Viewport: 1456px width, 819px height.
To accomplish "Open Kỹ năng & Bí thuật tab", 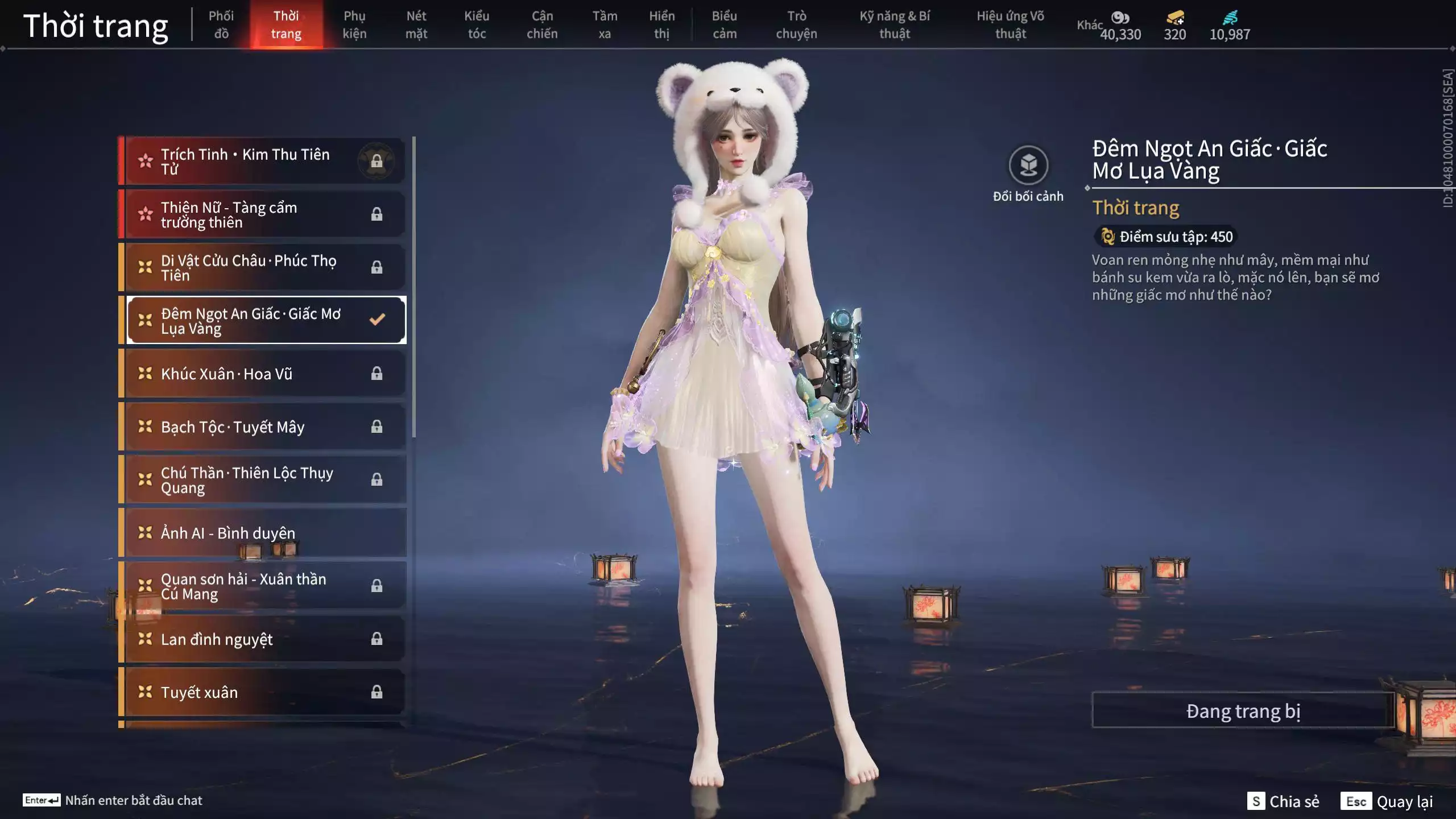I will tap(895, 25).
